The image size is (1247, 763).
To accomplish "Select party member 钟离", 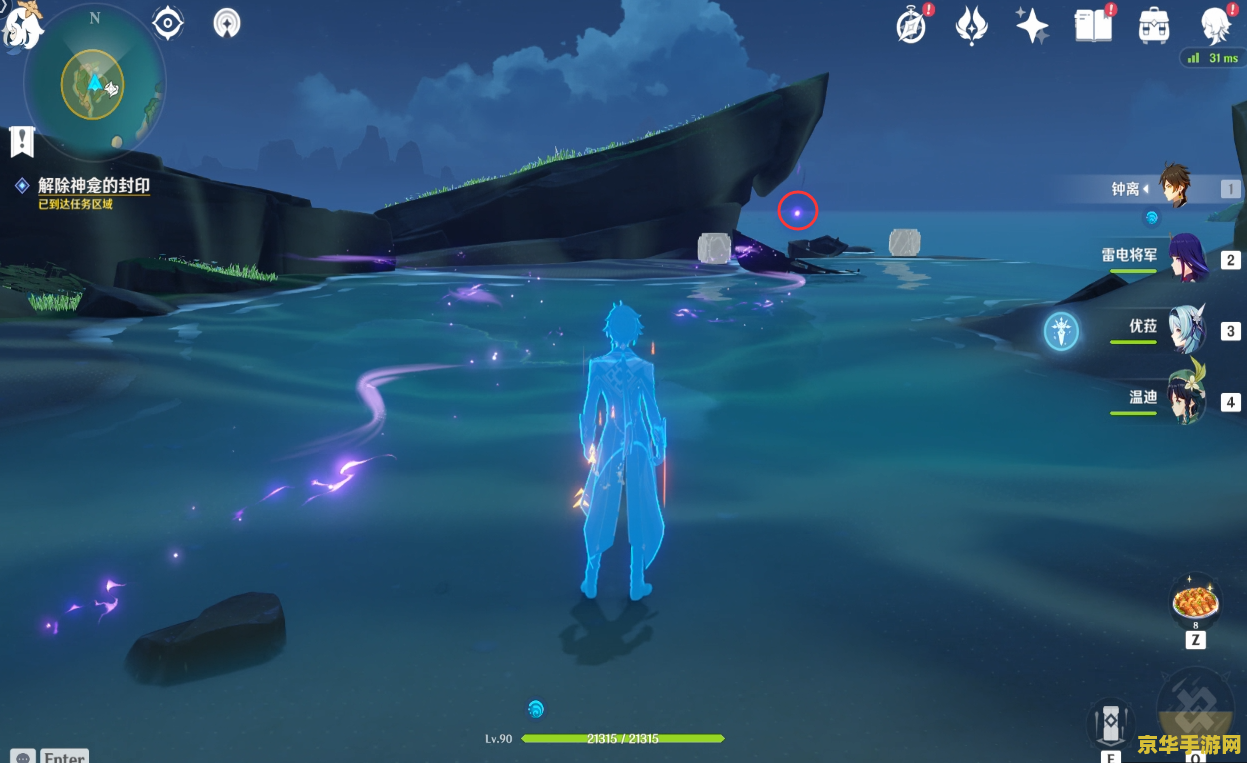I will coord(1173,188).
